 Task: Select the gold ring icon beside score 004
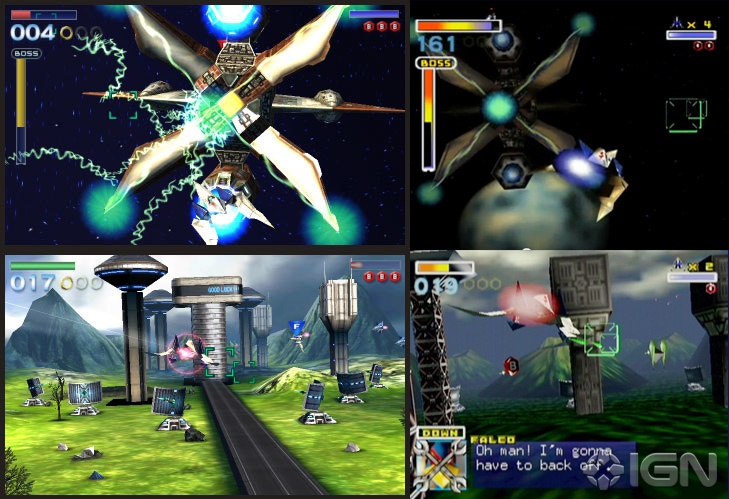pyautogui.click(x=66, y=33)
